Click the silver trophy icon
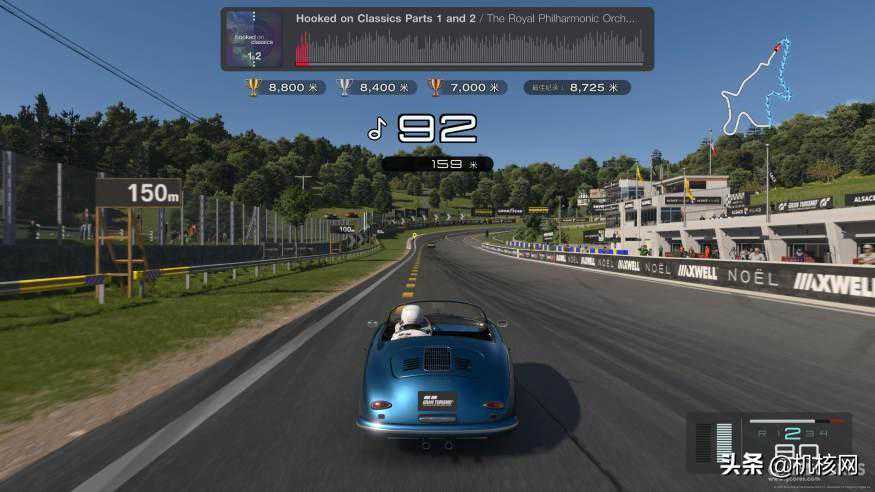 (345, 87)
